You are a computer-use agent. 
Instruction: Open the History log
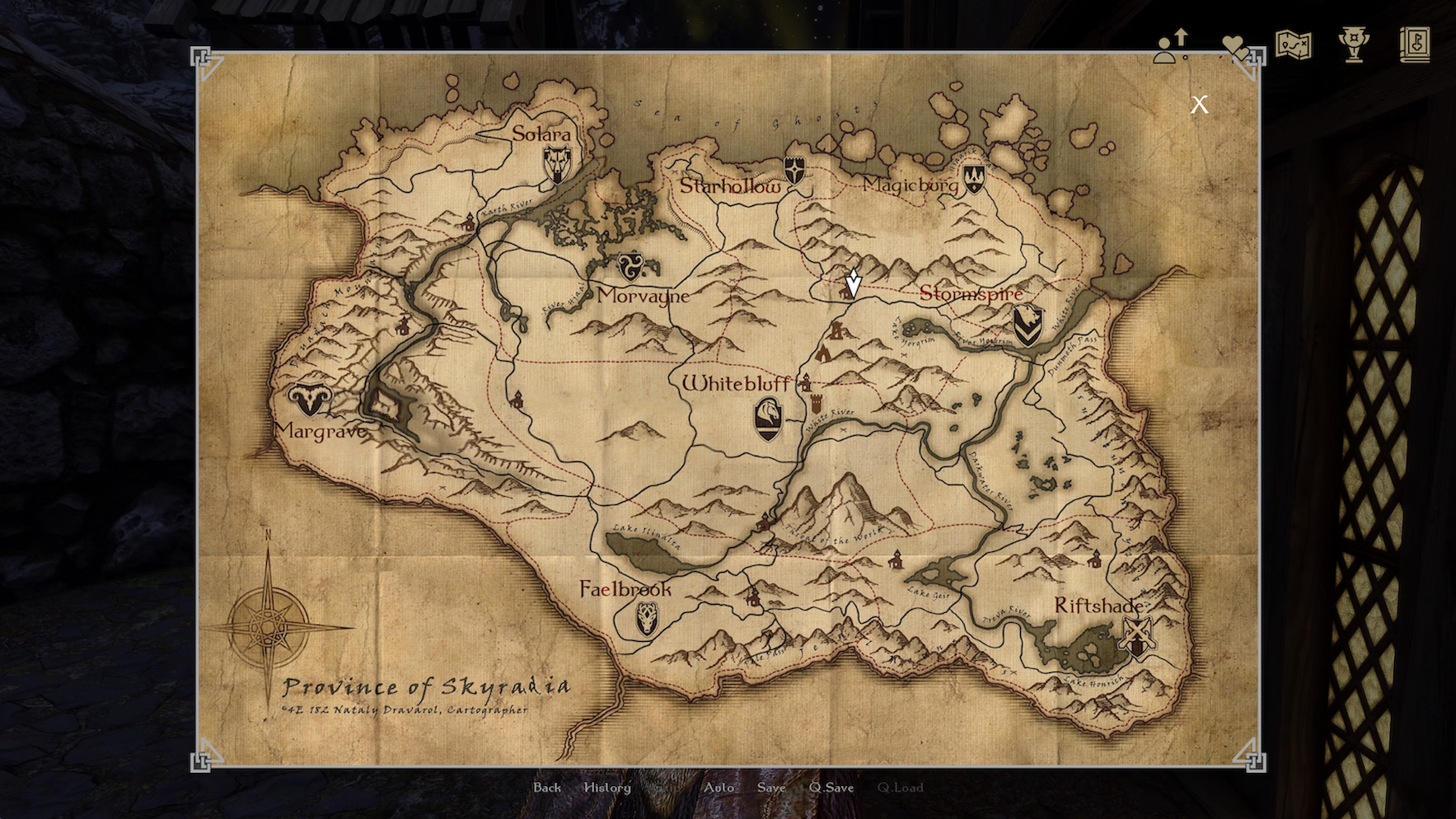[607, 788]
